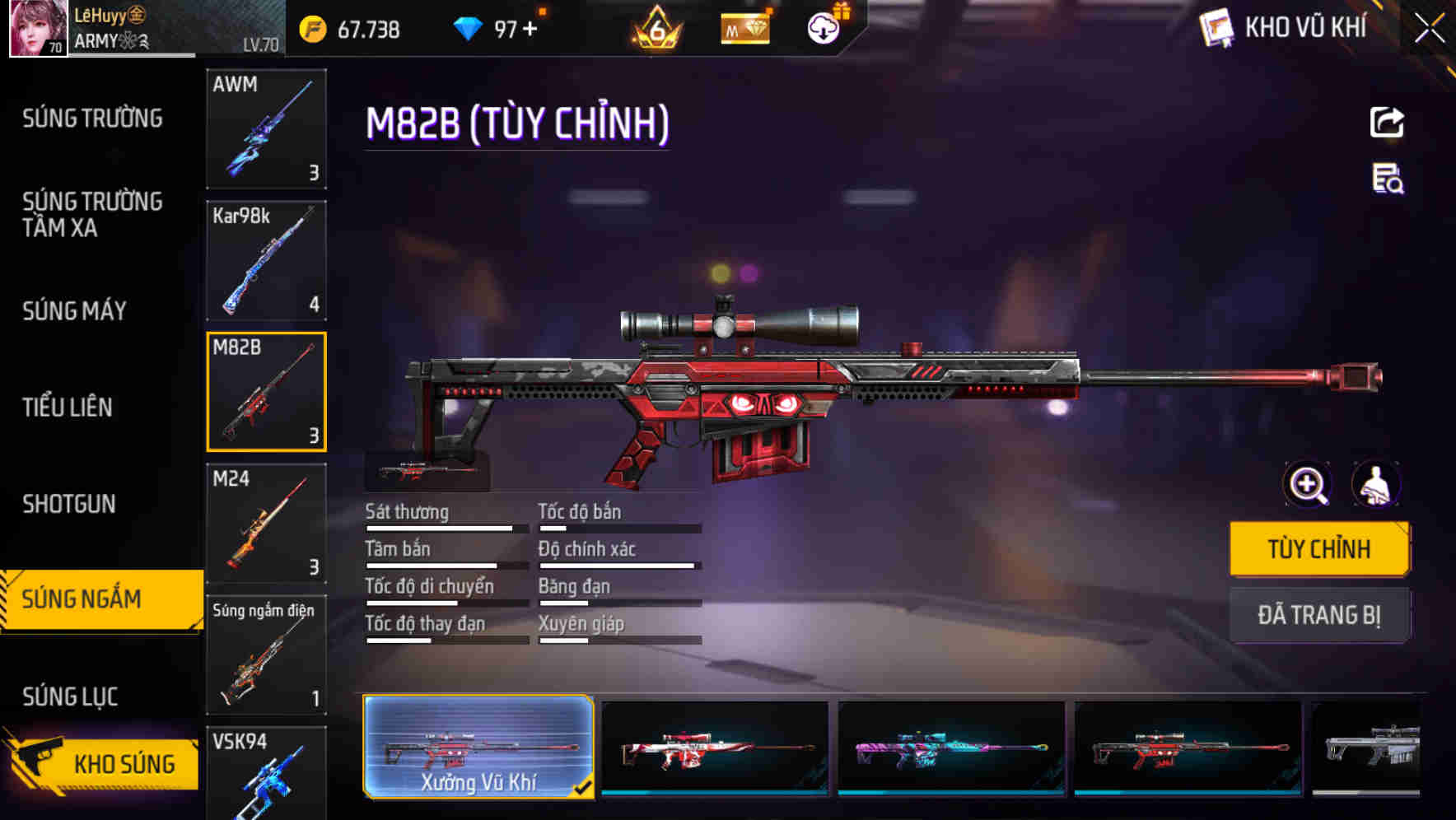Open the SÚNG TRƯỜNG category
Image resolution: width=1456 pixels, height=820 pixels.
click(x=91, y=118)
